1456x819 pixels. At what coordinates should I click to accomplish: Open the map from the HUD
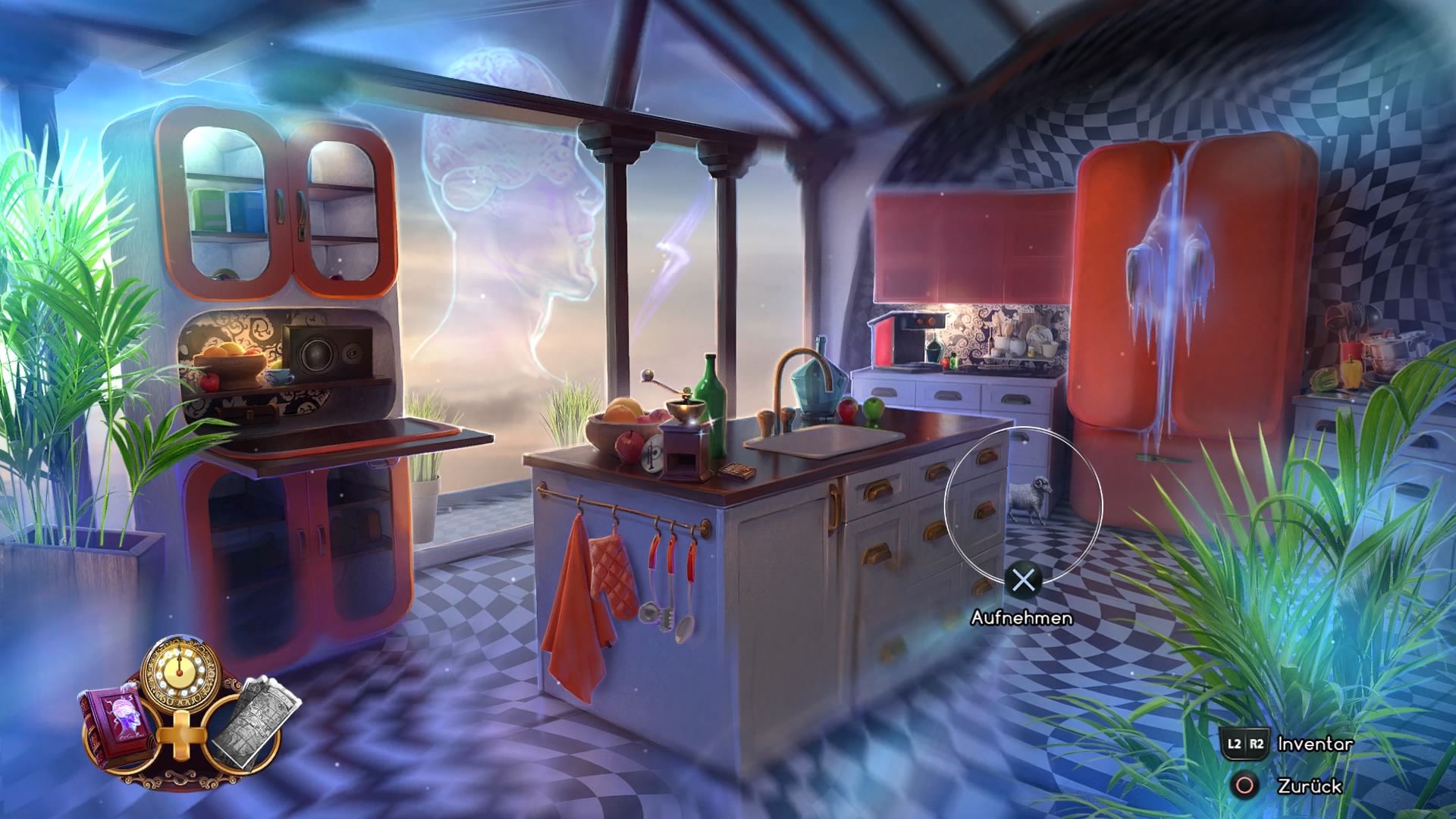[262, 720]
